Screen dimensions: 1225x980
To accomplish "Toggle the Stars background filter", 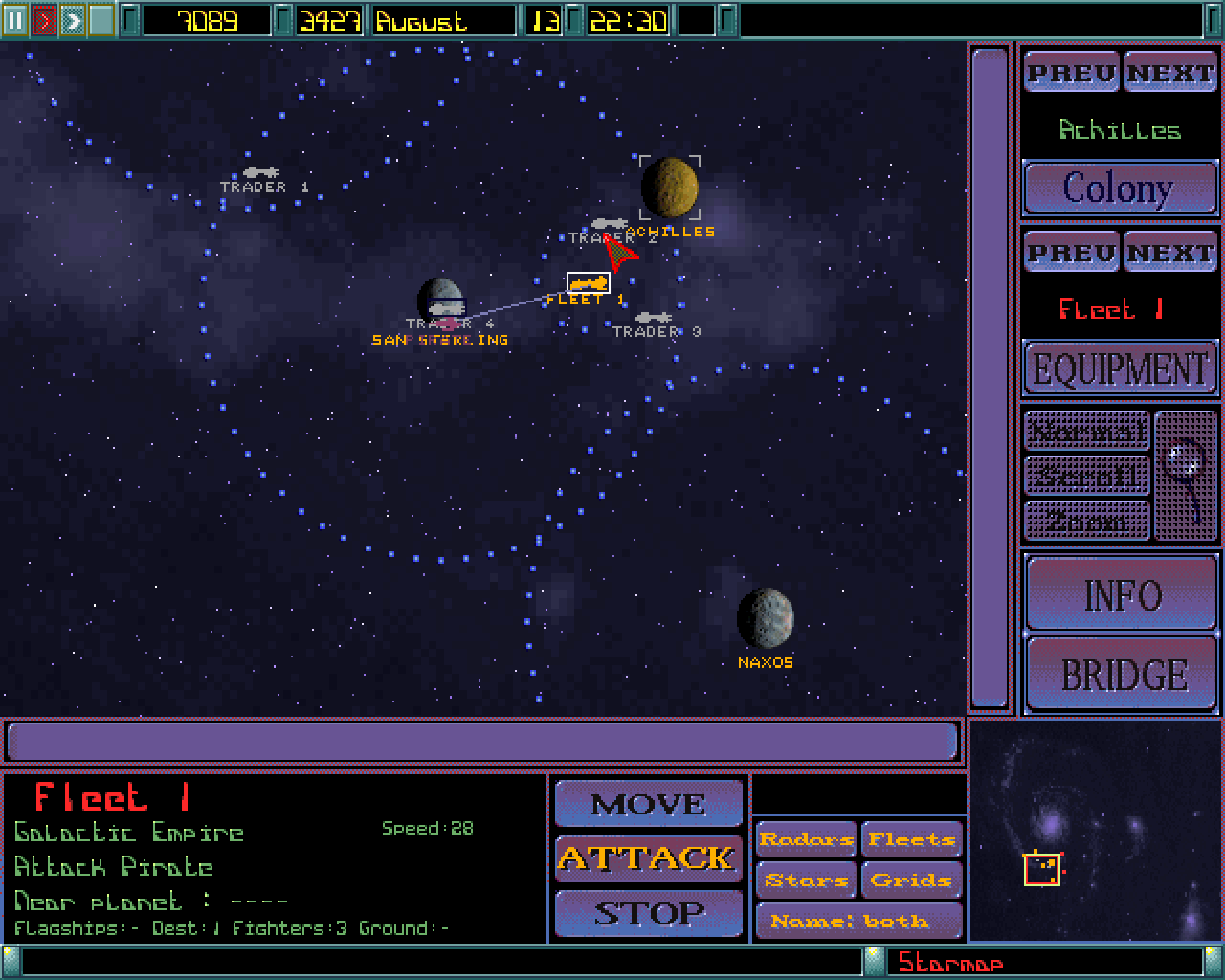I will pos(806,880).
